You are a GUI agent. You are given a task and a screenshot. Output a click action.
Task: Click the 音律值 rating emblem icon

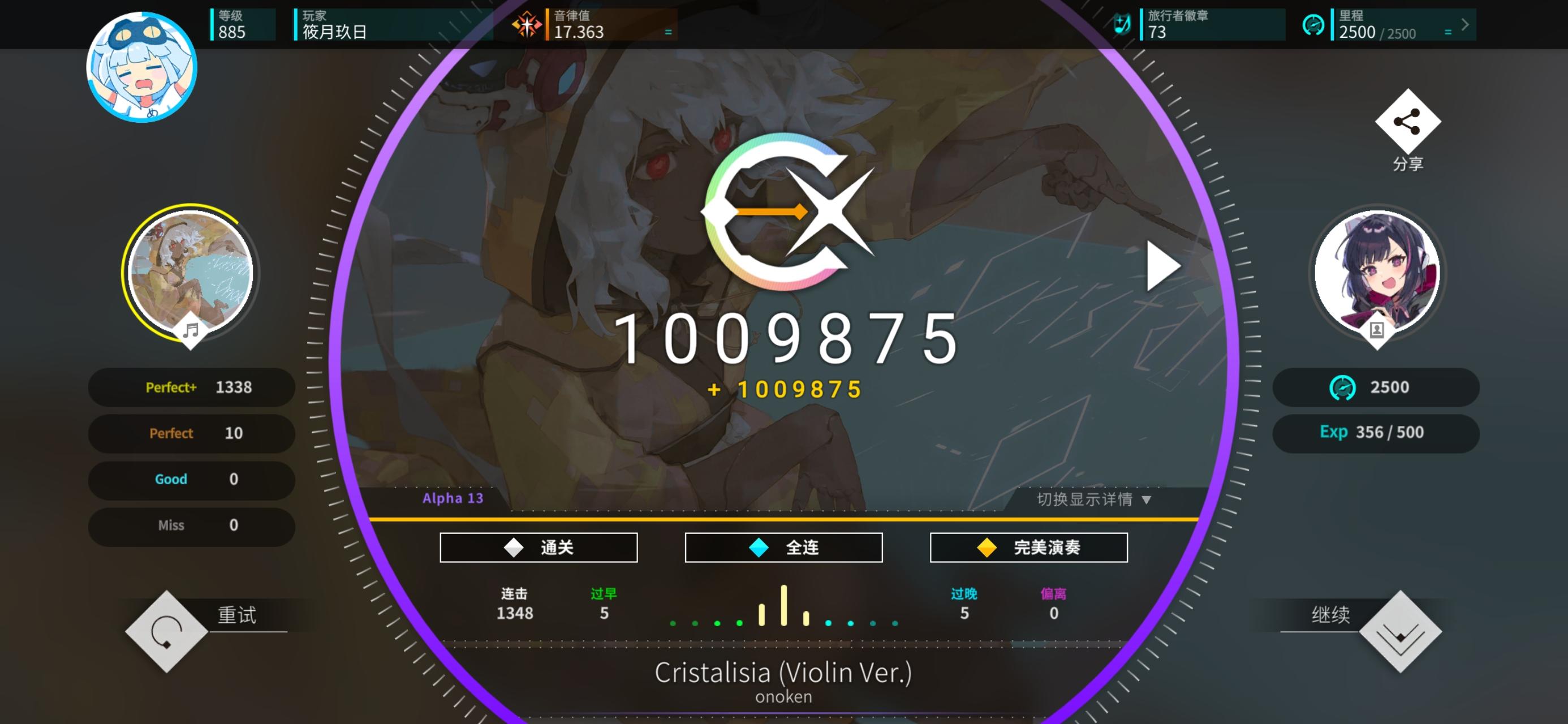pos(529,24)
